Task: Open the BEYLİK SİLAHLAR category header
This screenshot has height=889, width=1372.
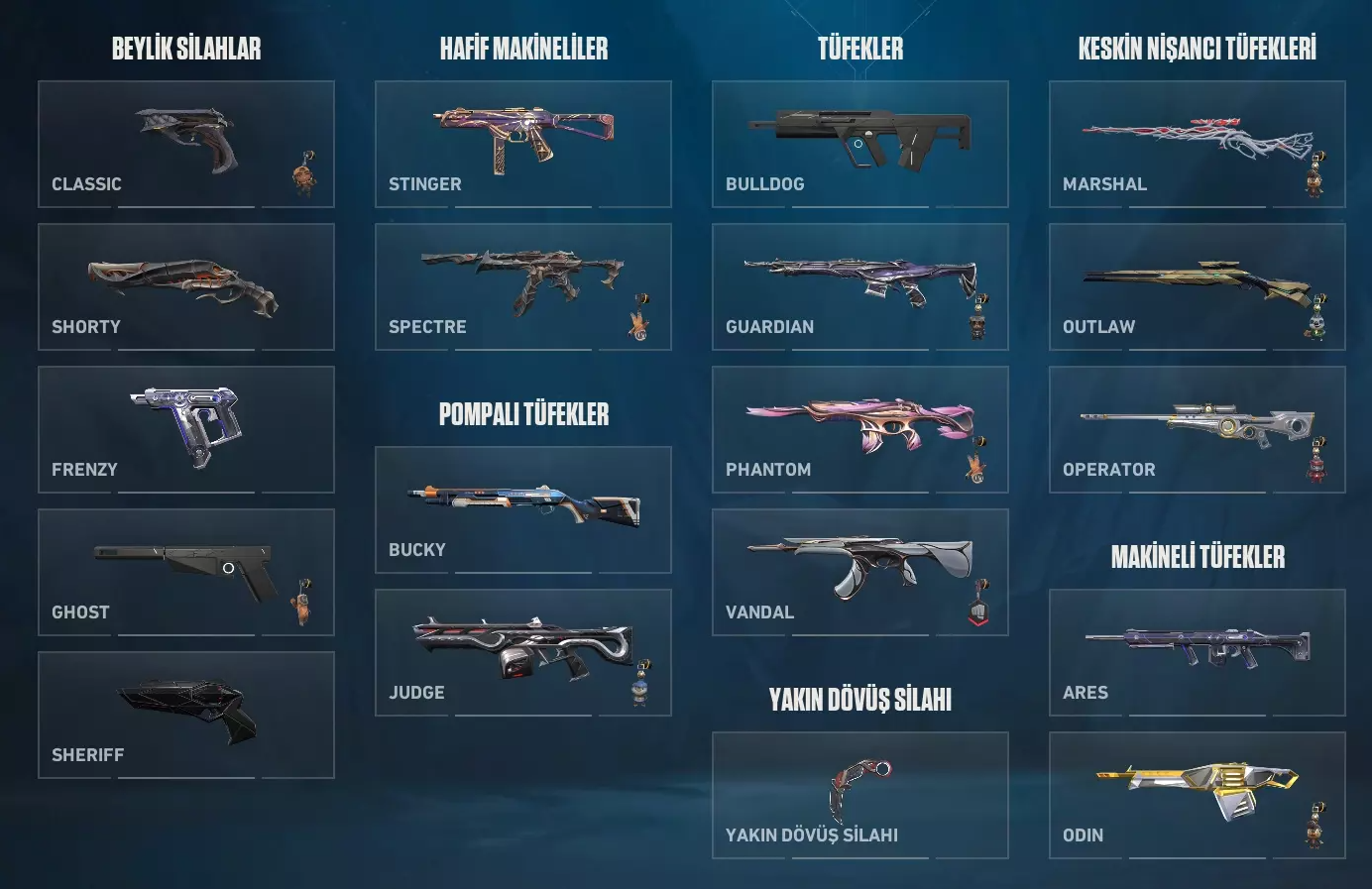Action: click(x=186, y=47)
